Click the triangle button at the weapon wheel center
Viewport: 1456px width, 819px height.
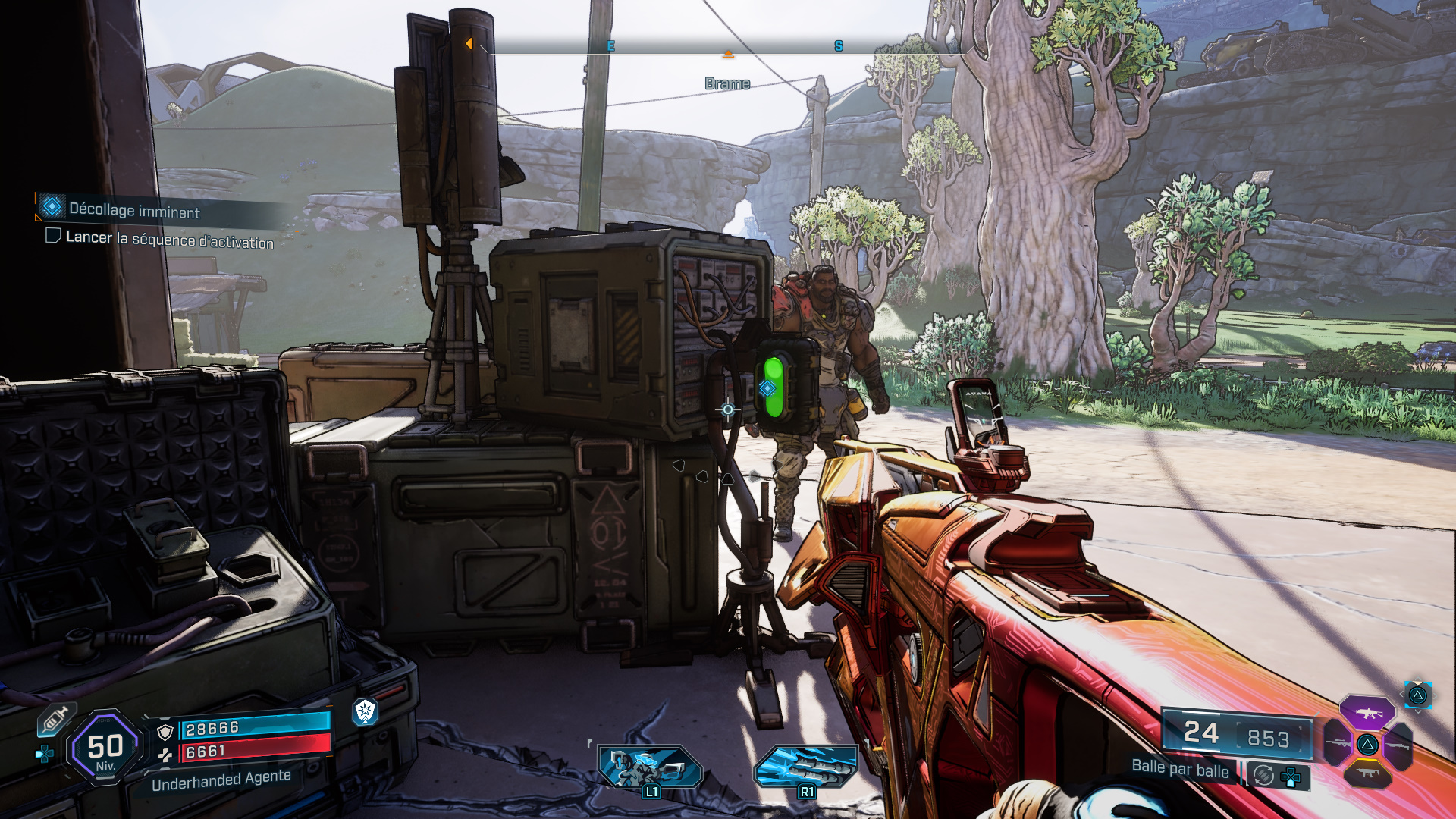pyautogui.click(x=1368, y=745)
